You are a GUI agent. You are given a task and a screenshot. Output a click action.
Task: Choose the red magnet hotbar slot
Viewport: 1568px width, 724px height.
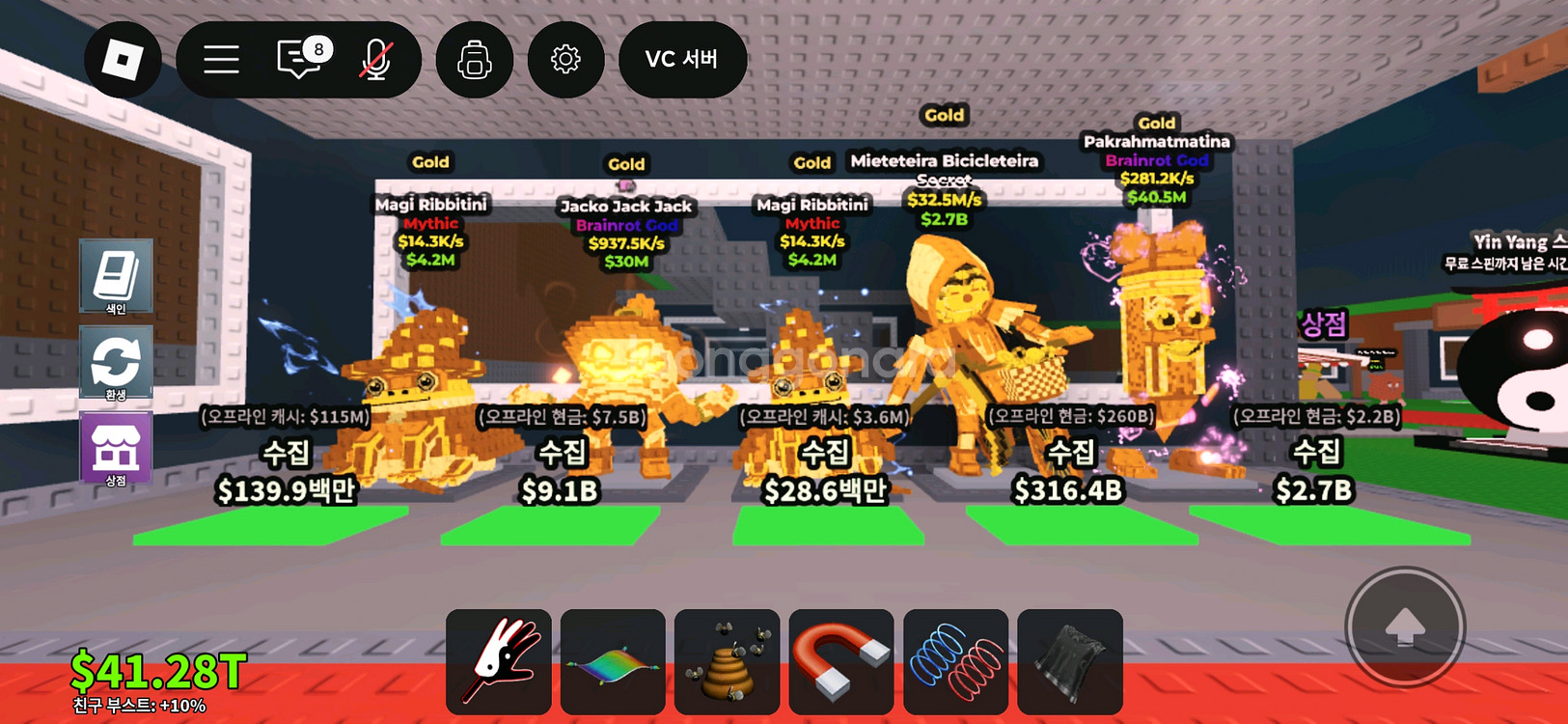click(840, 661)
